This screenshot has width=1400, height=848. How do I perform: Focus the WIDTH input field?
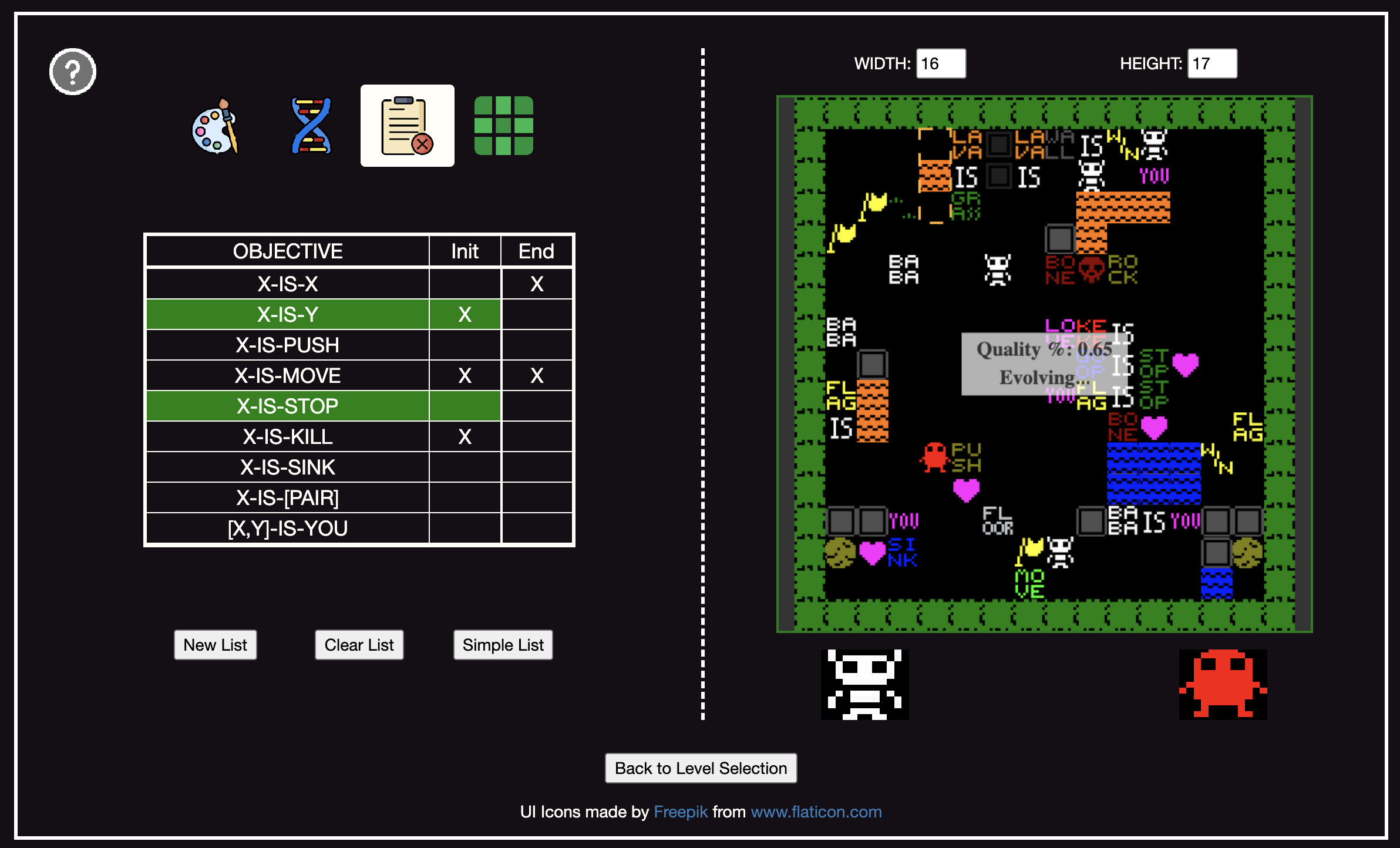pos(940,63)
